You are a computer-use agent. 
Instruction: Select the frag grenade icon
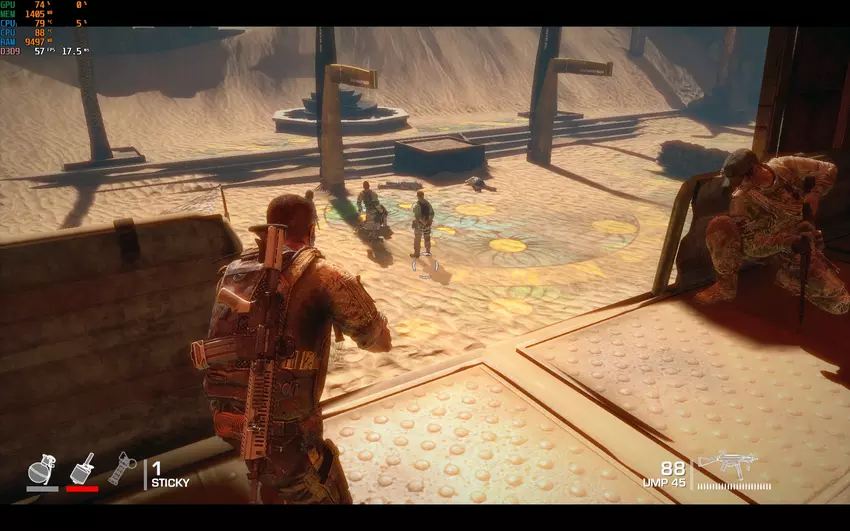pyautogui.click(x=42, y=469)
